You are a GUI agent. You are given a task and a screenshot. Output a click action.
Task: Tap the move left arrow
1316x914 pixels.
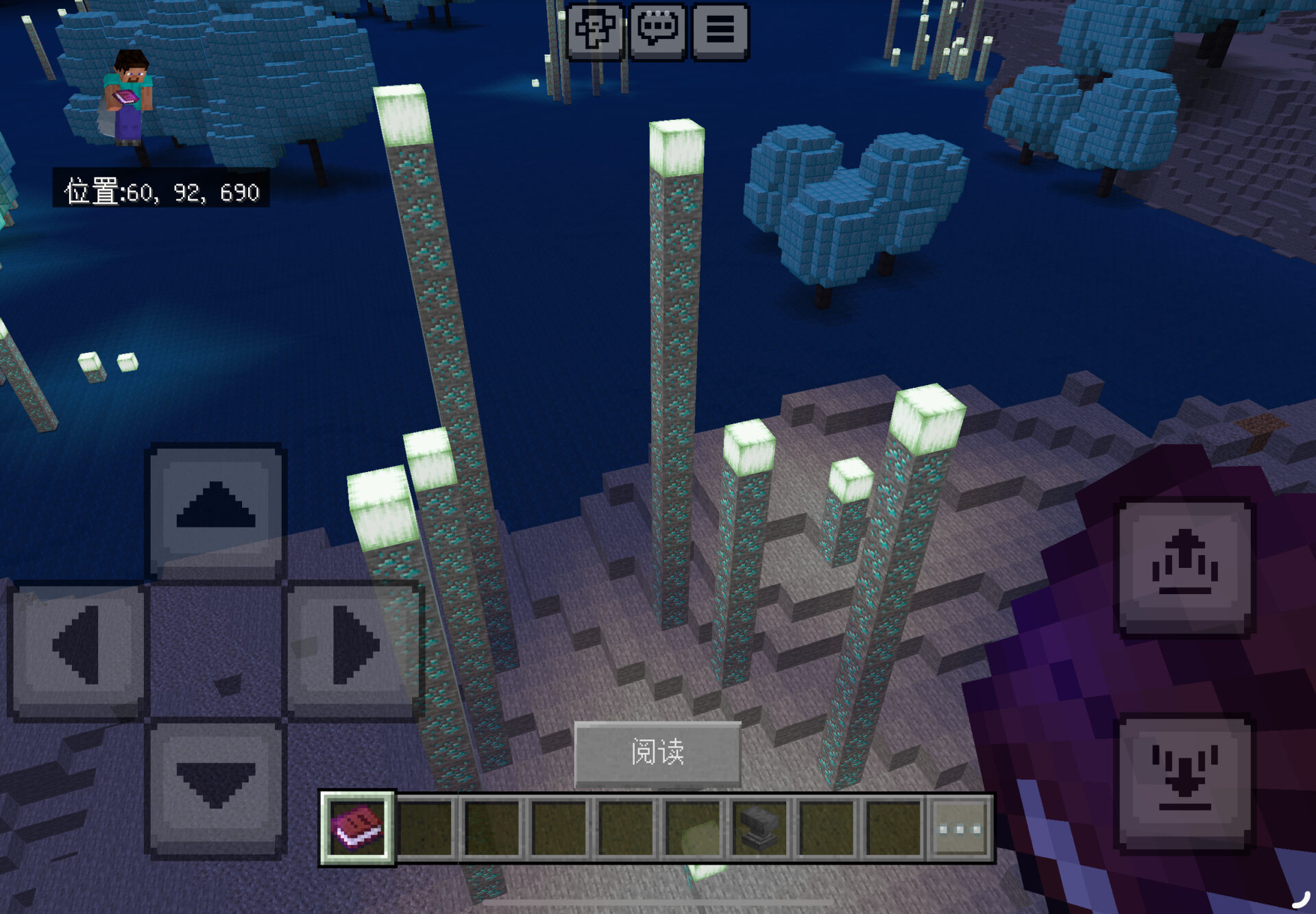tap(77, 647)
